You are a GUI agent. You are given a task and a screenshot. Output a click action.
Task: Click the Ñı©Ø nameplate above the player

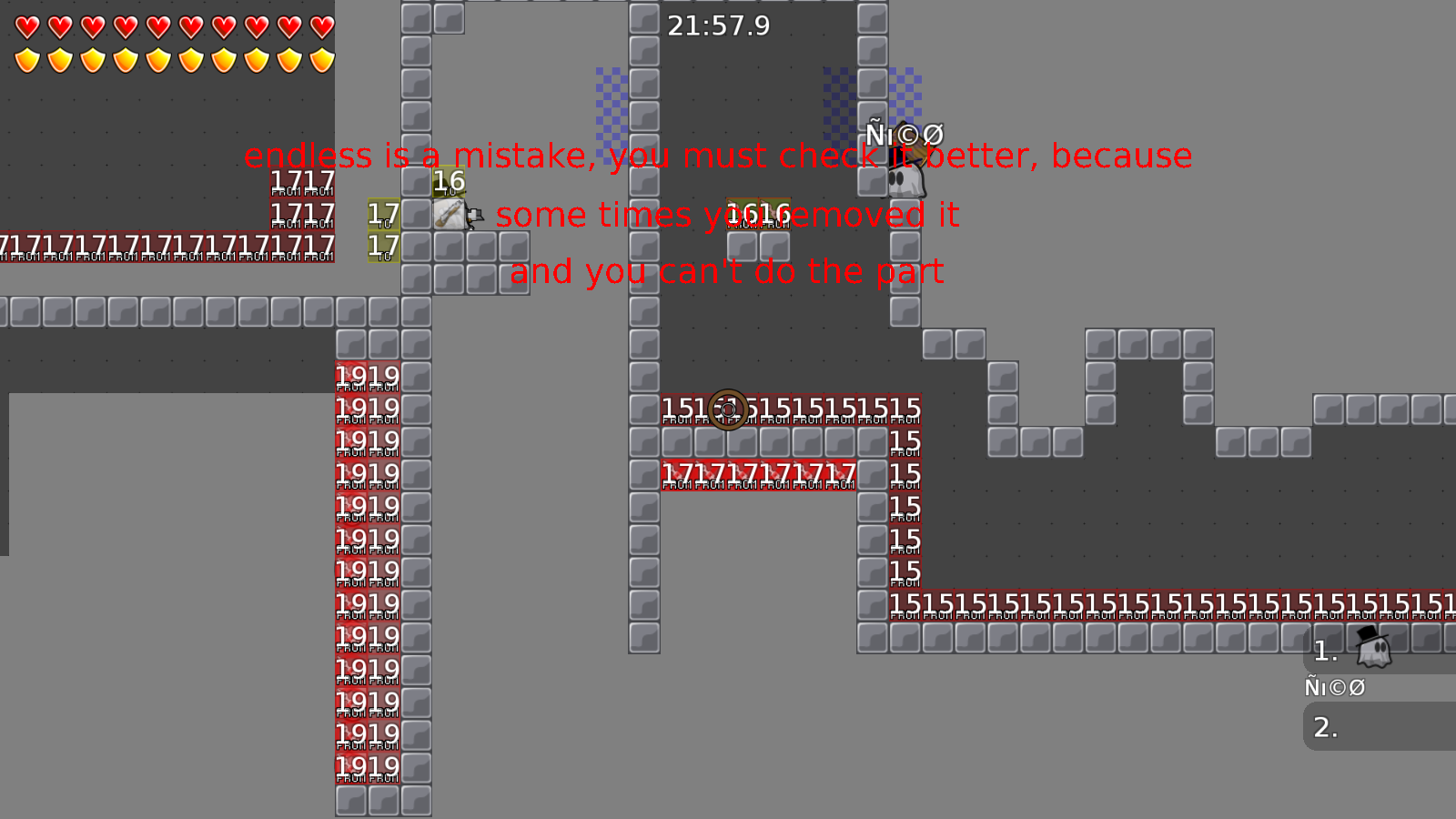click(905, 135)
